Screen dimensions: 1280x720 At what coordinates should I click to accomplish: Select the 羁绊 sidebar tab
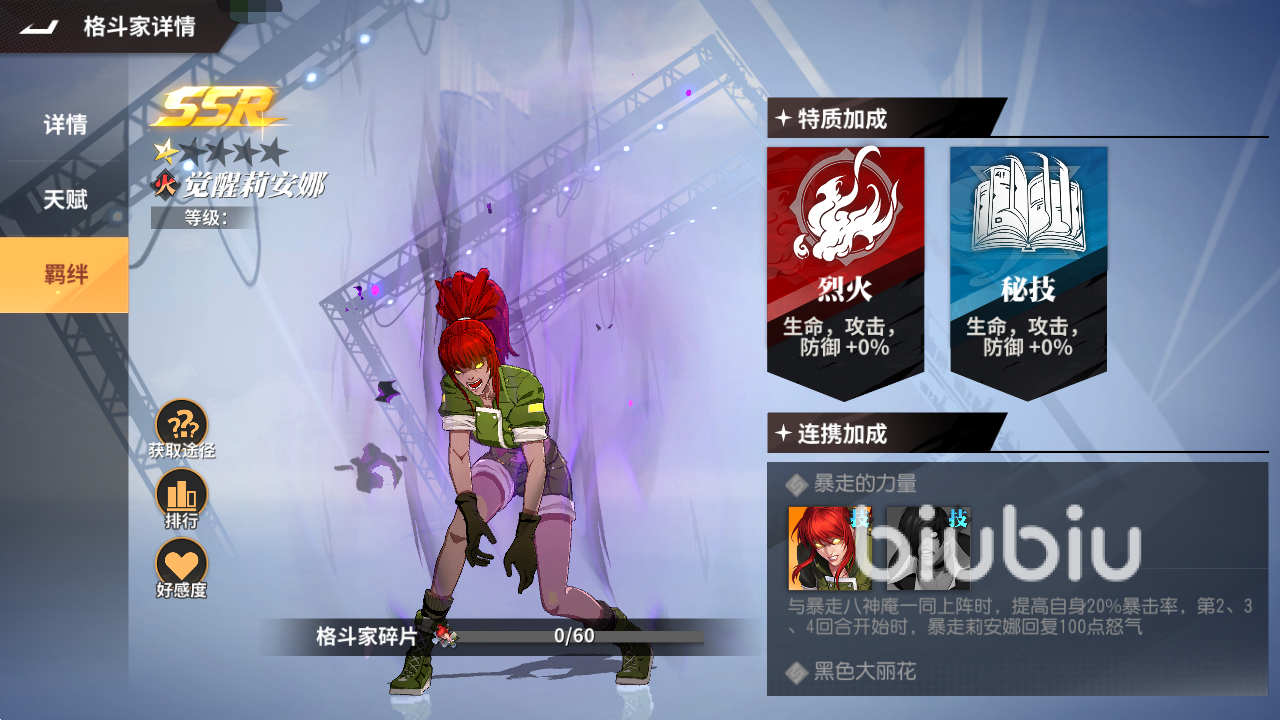[64, 275]
